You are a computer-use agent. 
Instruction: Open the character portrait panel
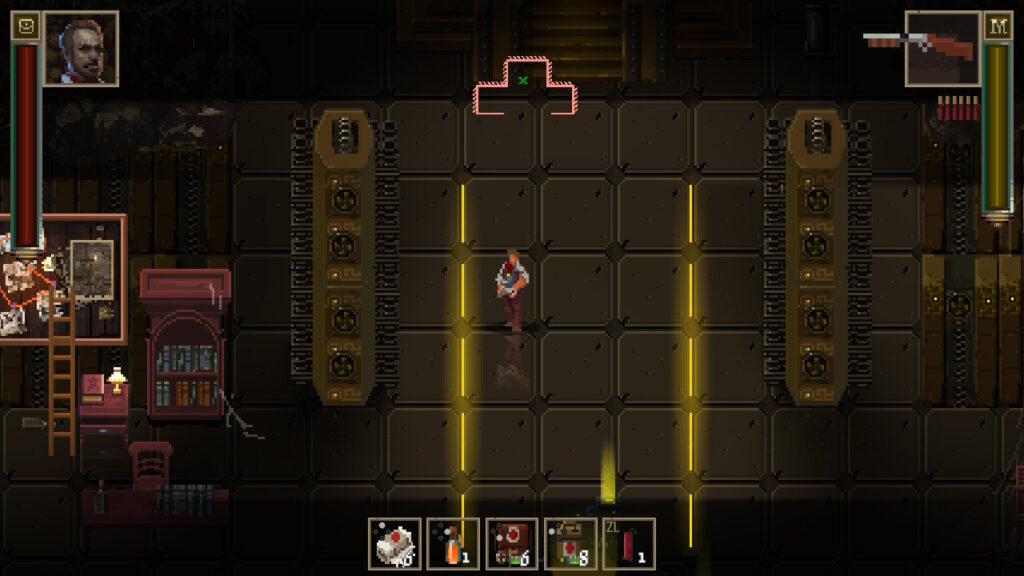81,49
